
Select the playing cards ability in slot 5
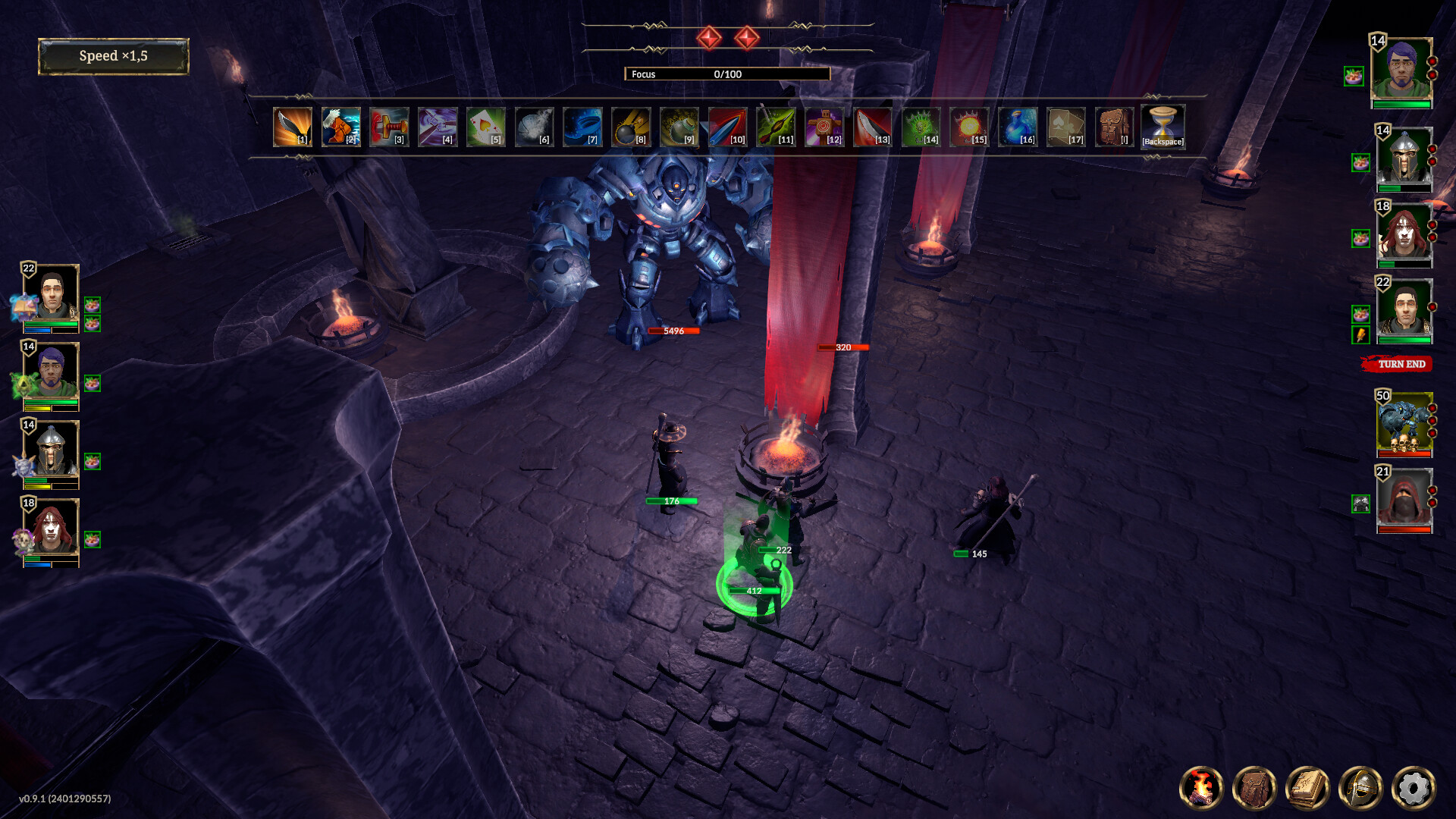click(485, 127)
